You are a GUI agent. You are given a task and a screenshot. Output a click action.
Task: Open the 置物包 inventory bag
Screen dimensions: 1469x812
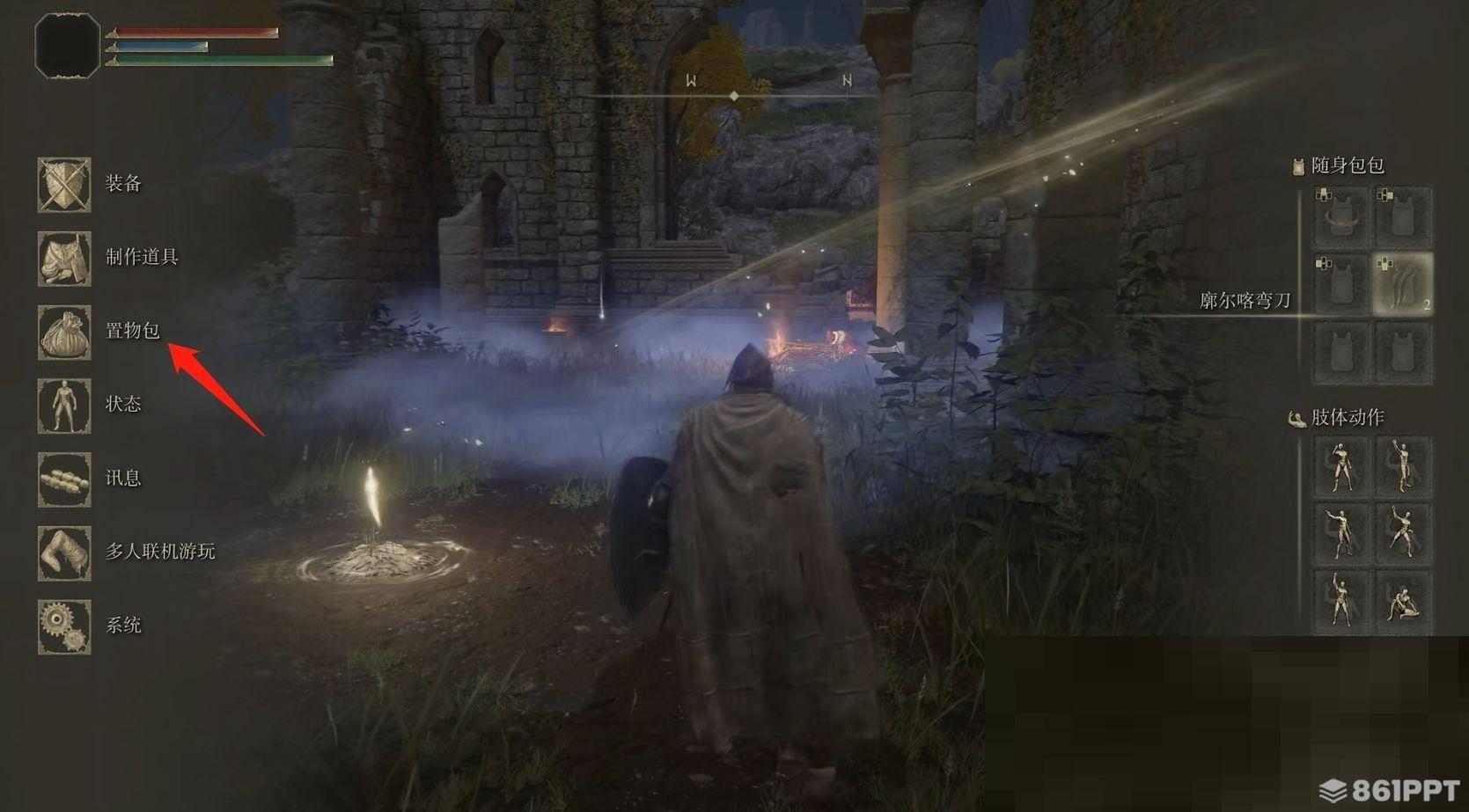pyautogui.click(x=64, y=333)
